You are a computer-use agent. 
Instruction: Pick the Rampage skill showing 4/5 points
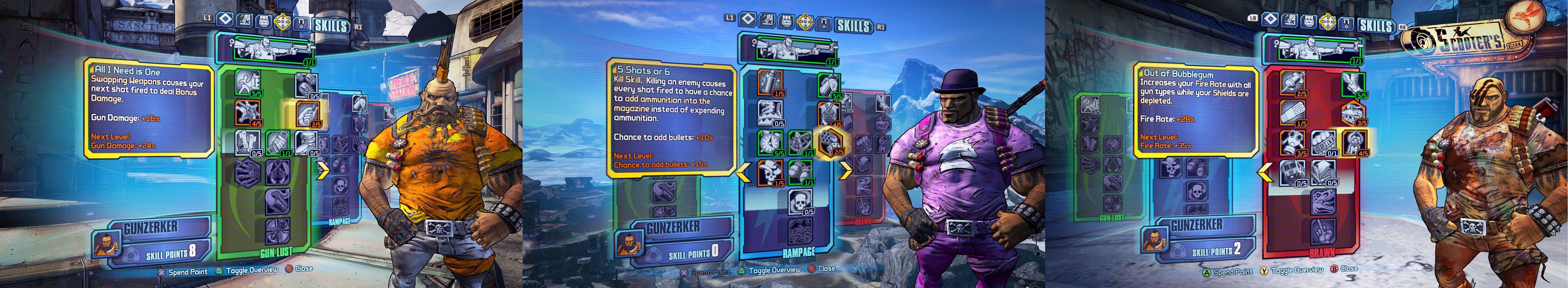click(x=829, y=113)
